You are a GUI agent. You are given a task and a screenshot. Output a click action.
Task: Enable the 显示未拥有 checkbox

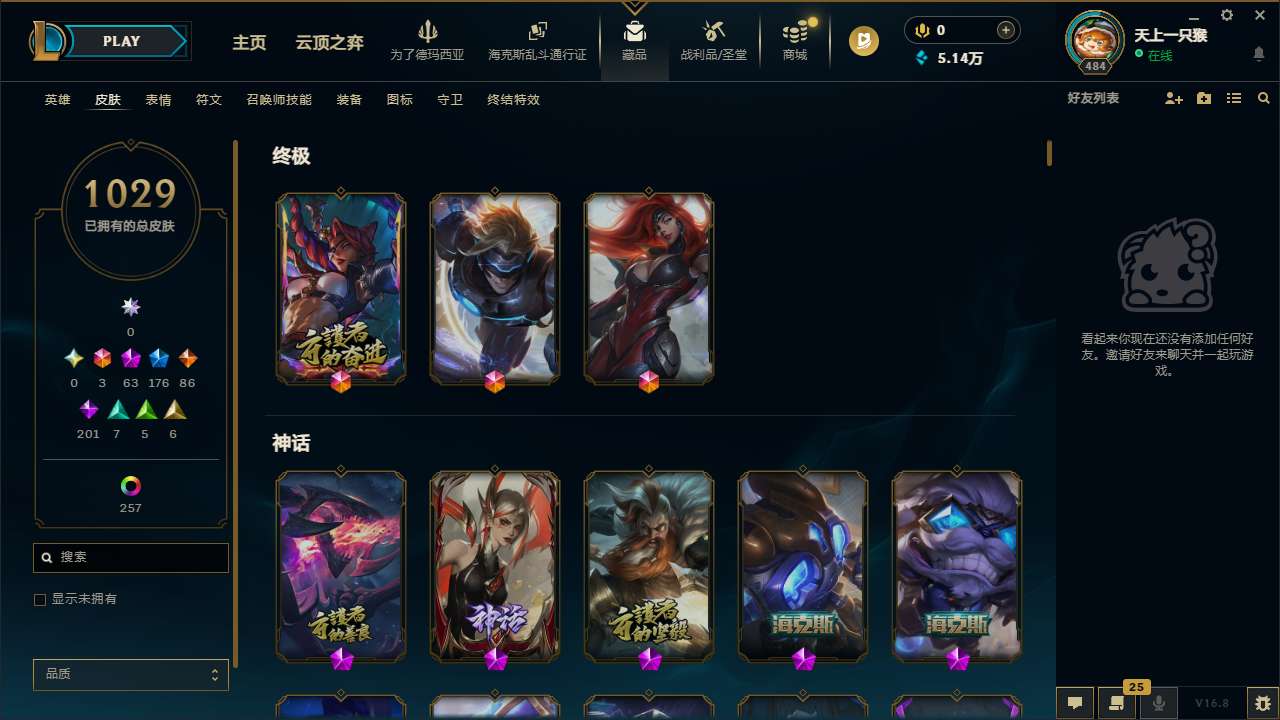40,599
